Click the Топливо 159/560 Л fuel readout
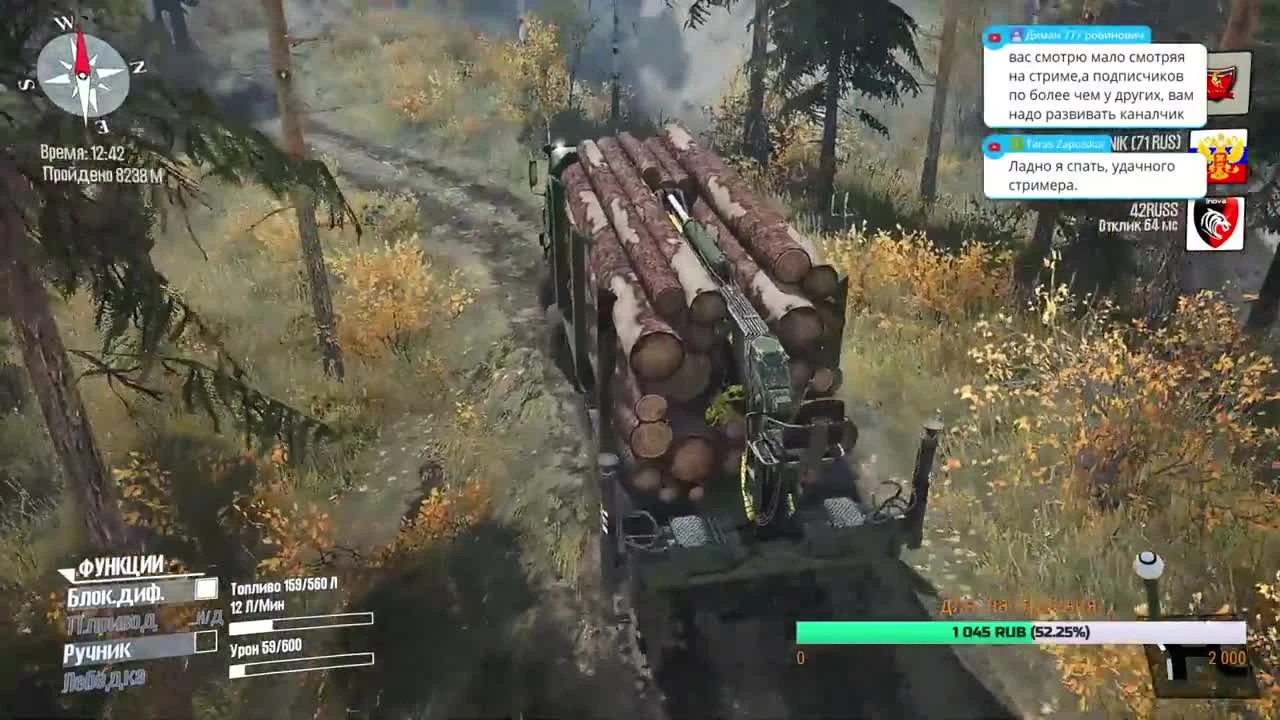The image size is (1280, 720). point(285,586)
